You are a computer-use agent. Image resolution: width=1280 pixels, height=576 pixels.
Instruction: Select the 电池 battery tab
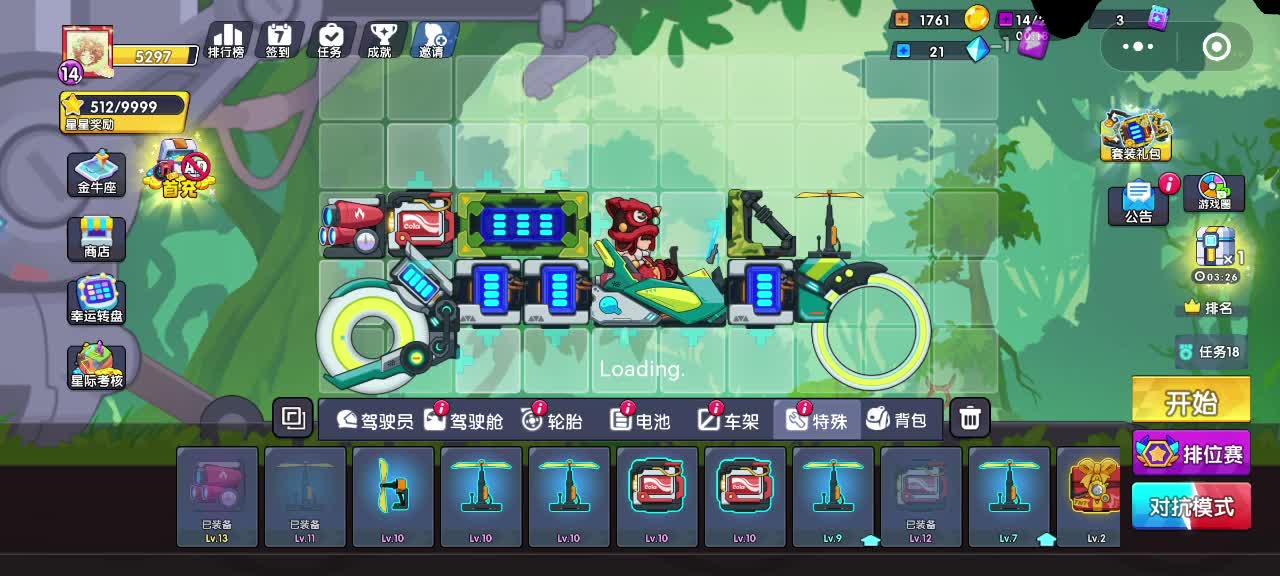[x=641, y=420]
